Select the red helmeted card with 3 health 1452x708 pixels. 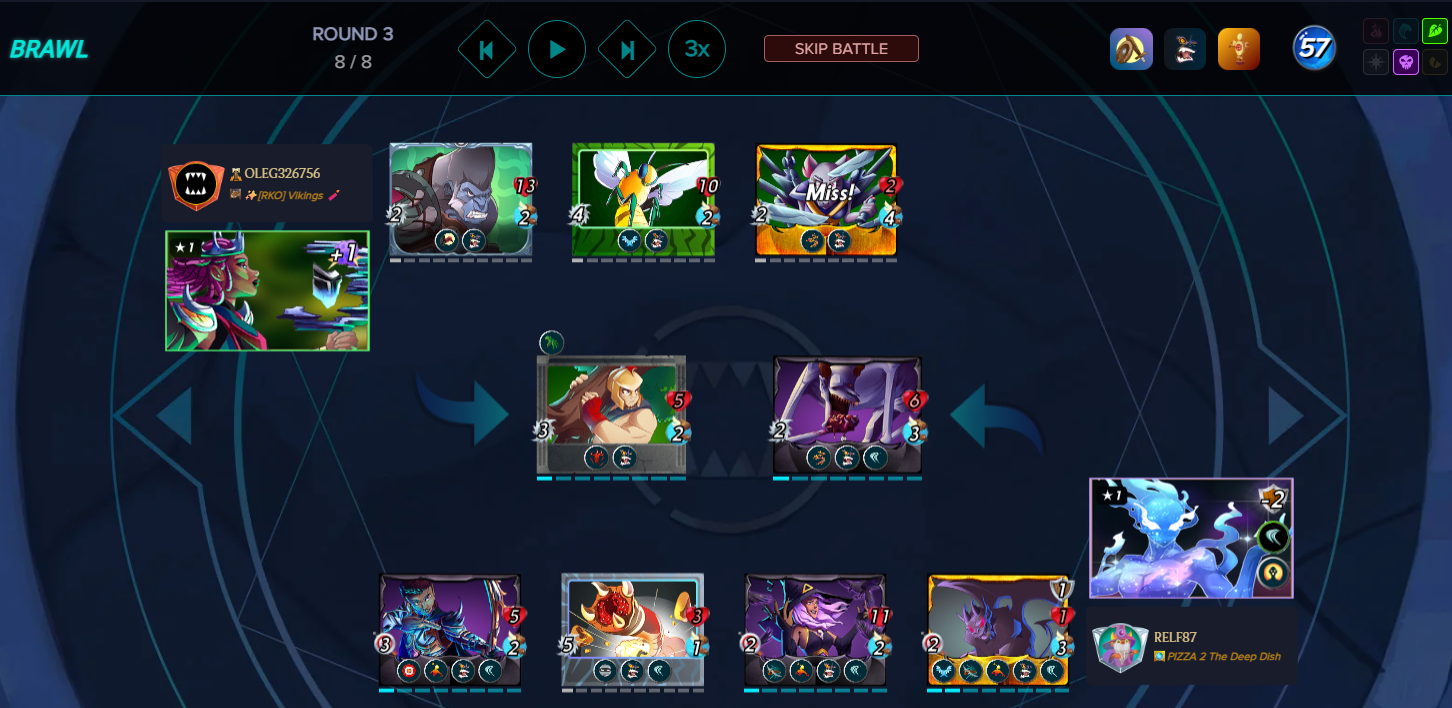coord(633,630)
